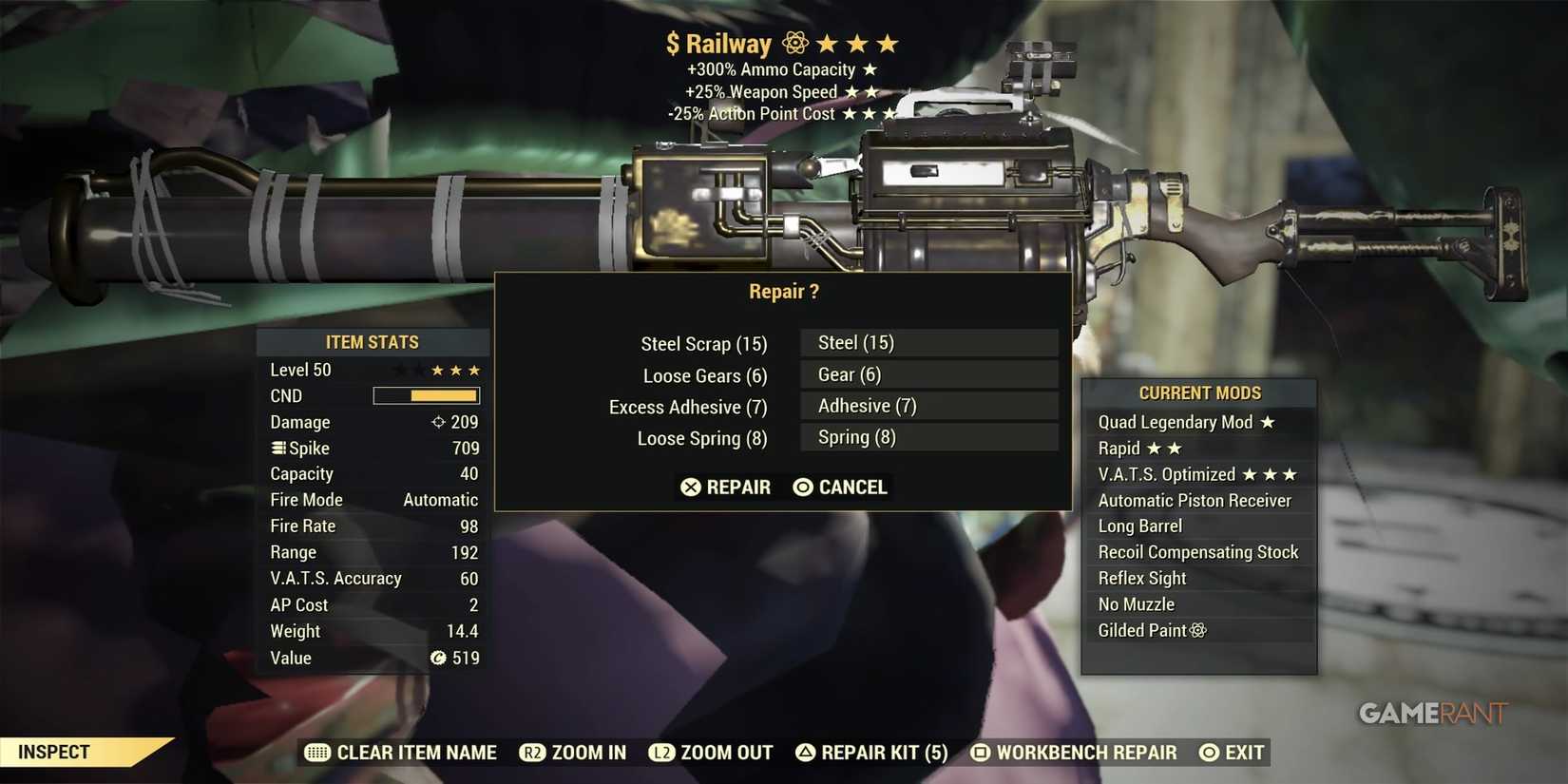
Task: Select Gear as repair material
Action: pyautogui.click(x=928, y=373)
